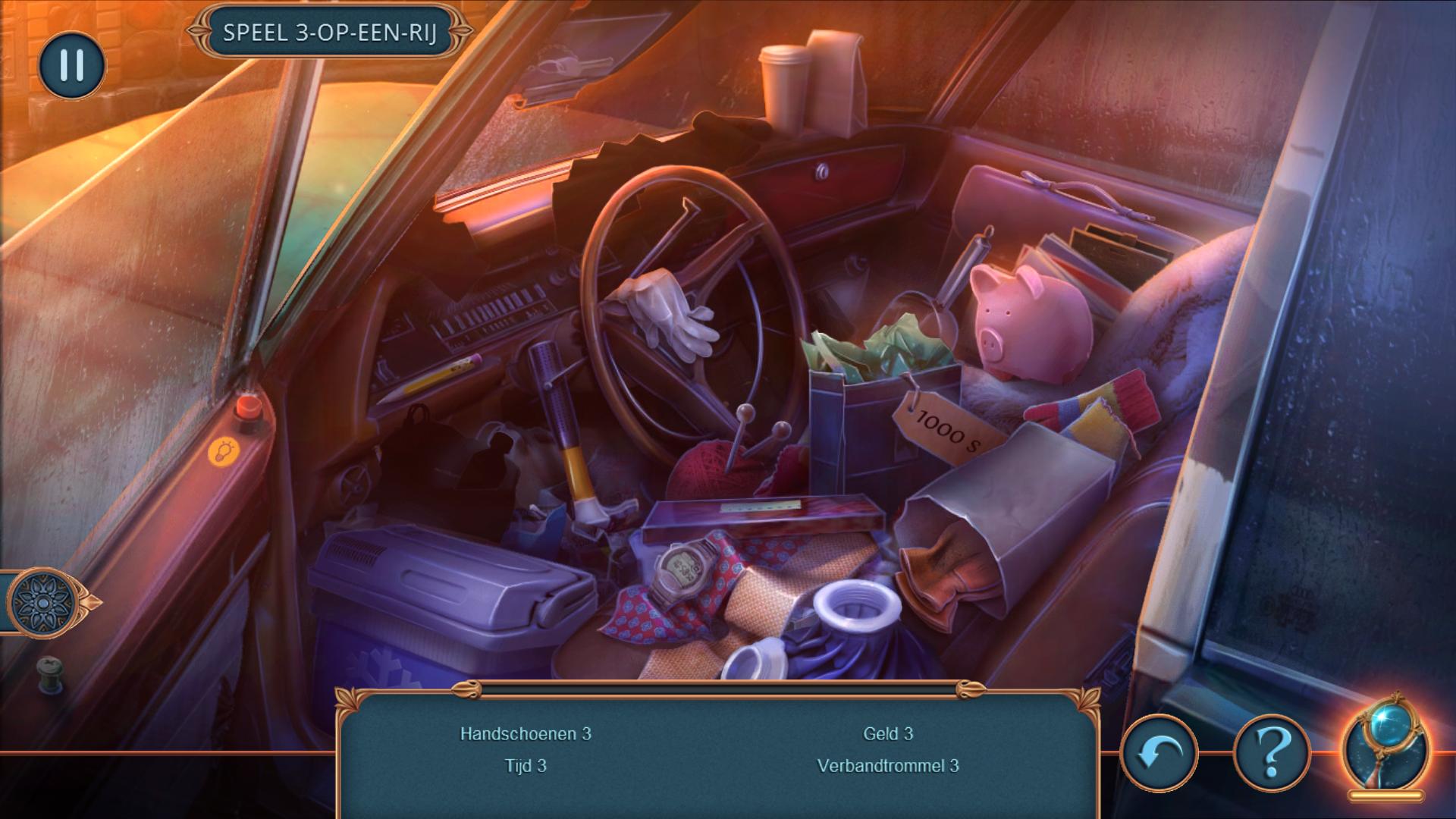Open the snowflake medallion side panel

pyautogui.click(x=44, y=603)
